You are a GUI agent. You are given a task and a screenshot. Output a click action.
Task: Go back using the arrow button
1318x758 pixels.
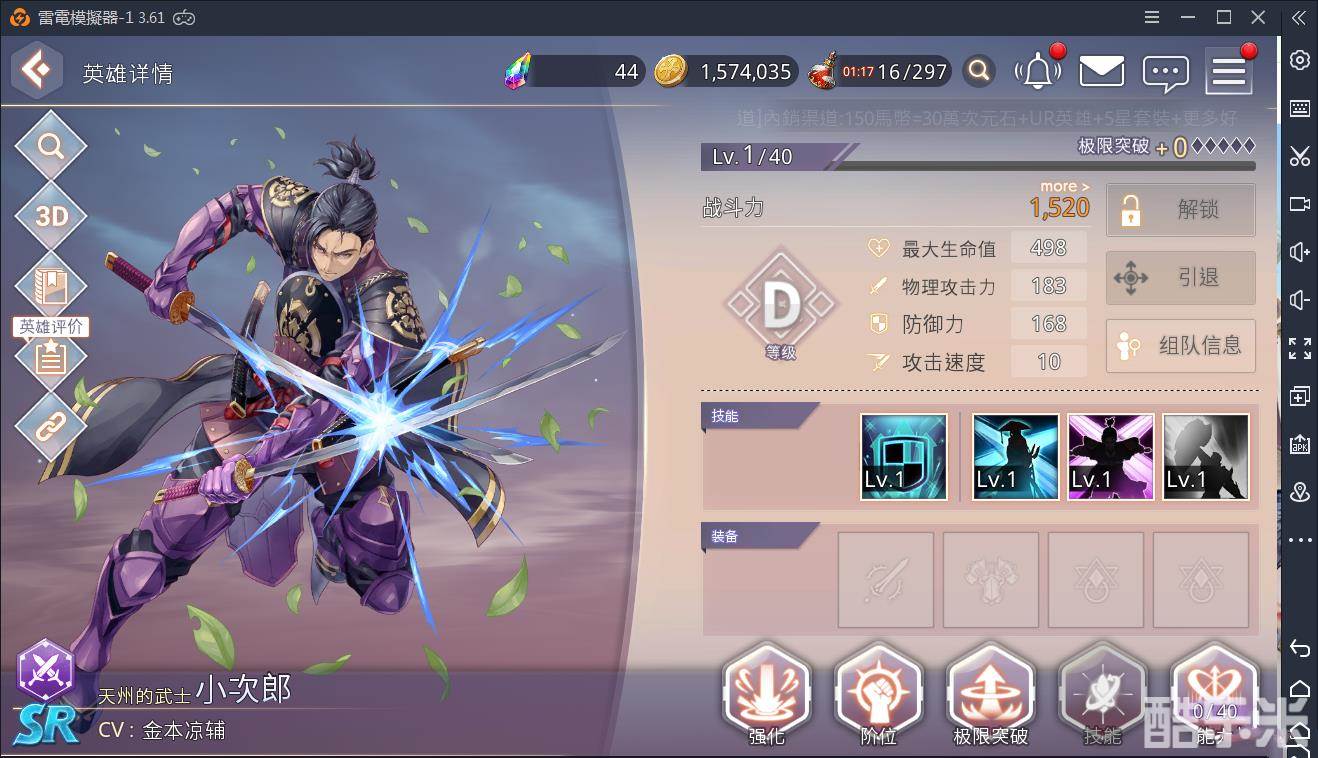point(37,70)
